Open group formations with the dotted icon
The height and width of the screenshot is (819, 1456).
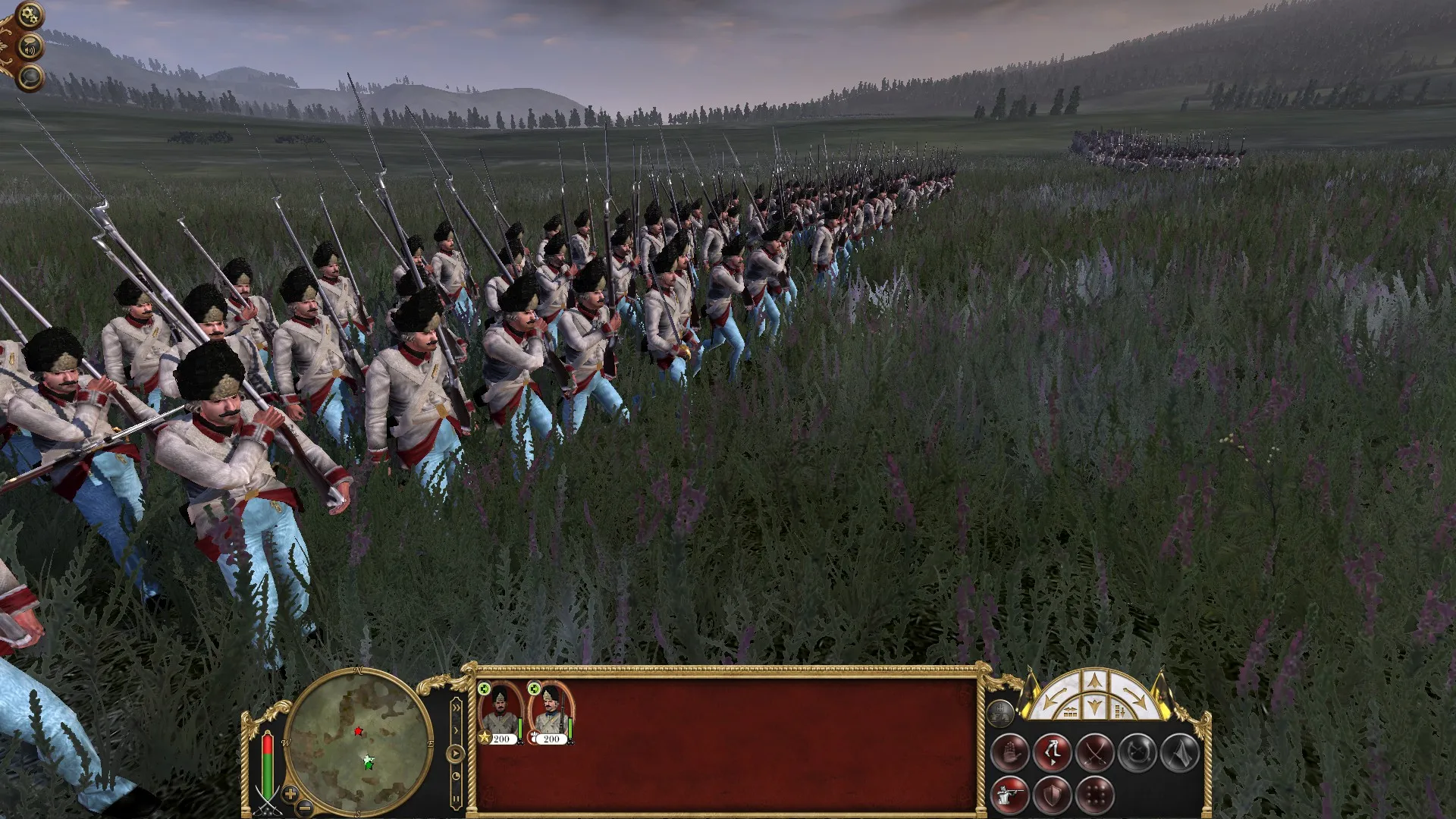point(1096,795)
